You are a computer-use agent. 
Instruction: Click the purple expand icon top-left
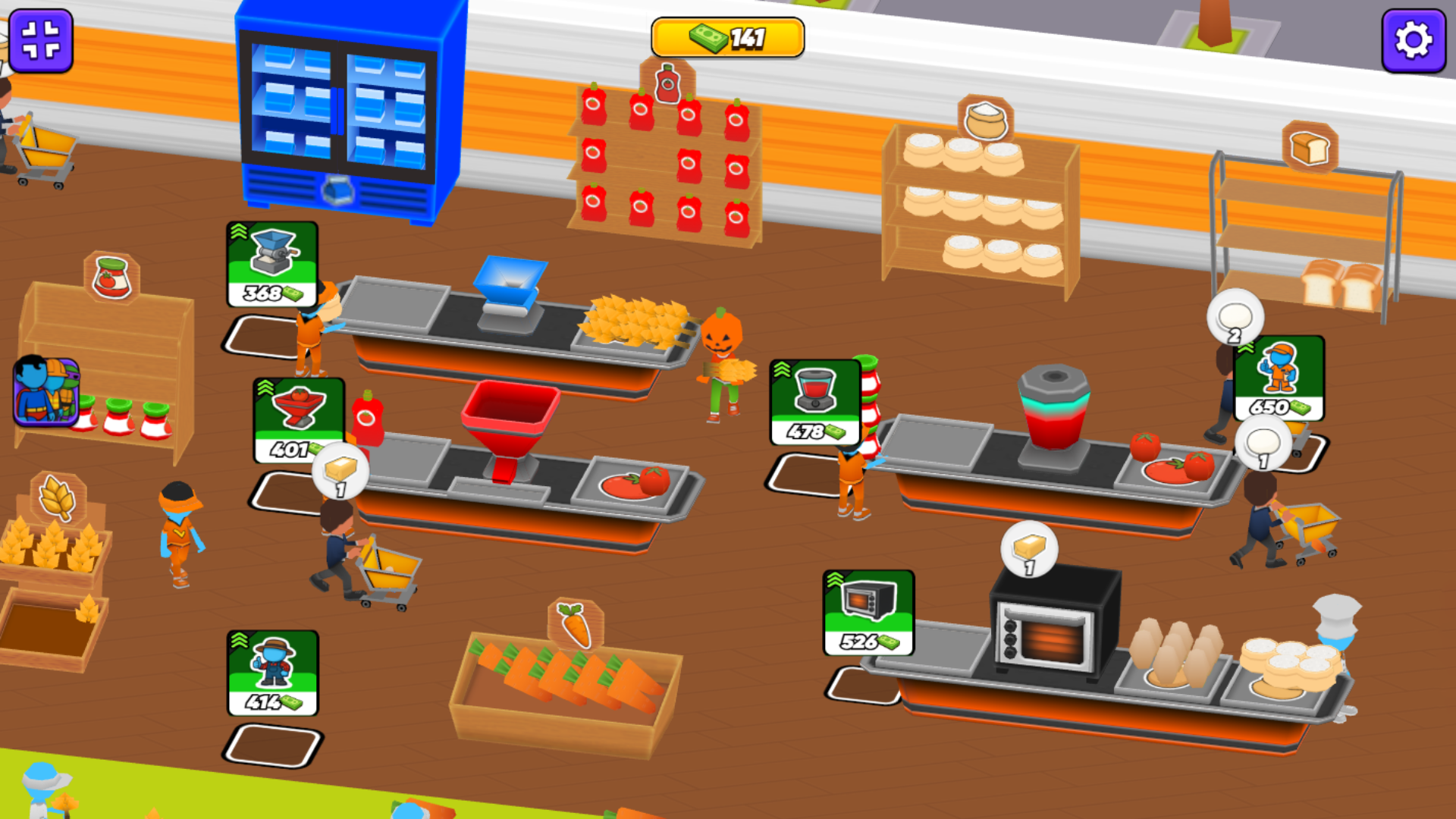42,41
